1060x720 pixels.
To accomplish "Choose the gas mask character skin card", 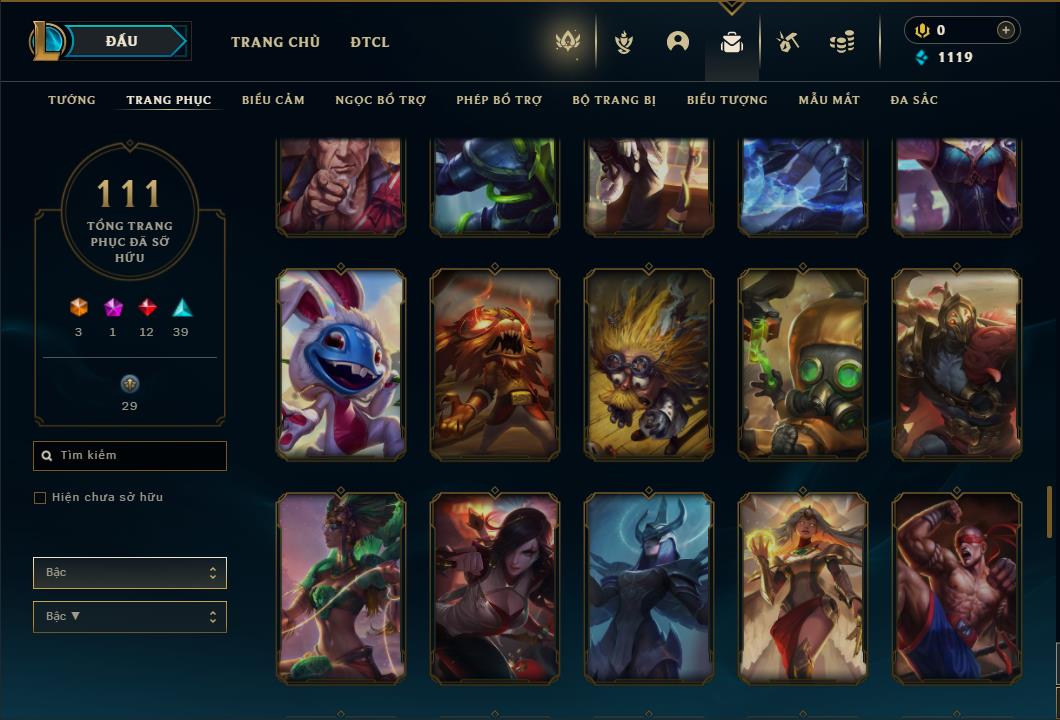I will [803, 365].
